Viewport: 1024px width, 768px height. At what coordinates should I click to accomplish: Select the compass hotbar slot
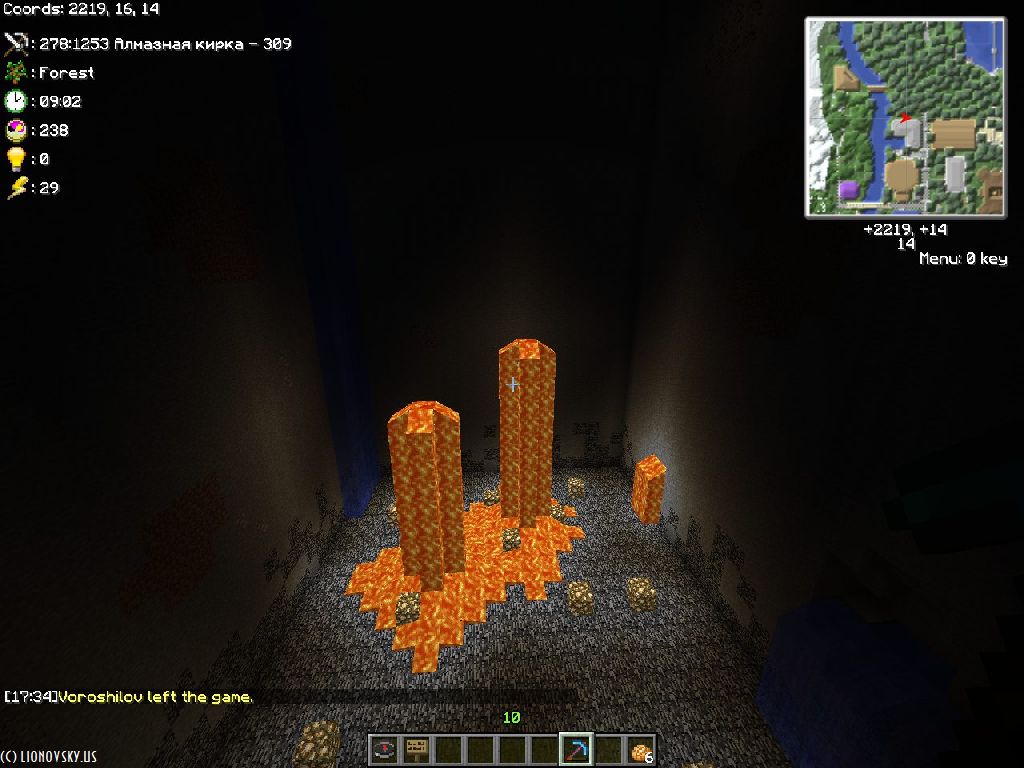384,749
